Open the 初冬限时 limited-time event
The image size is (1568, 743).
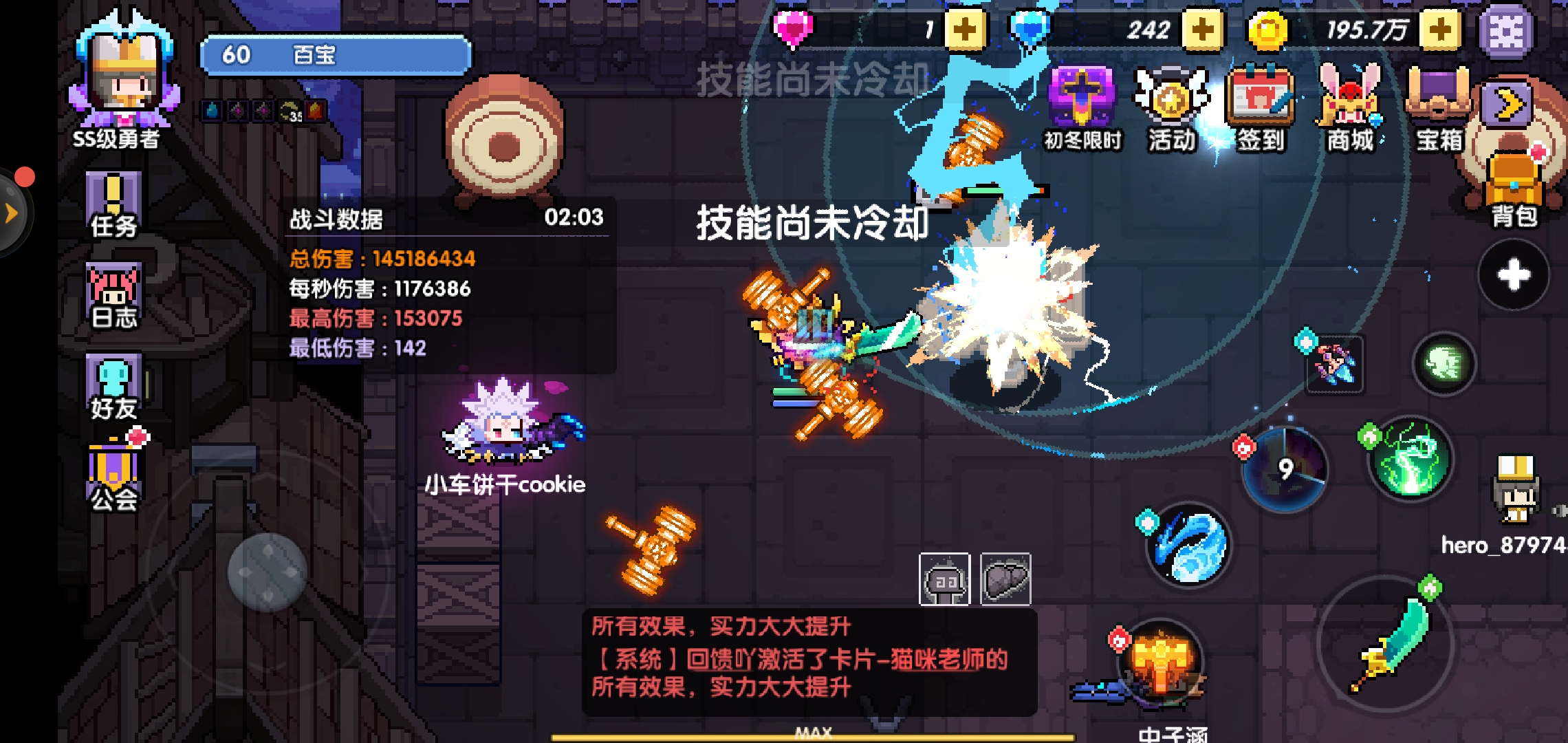click(x=1082, y=107)
